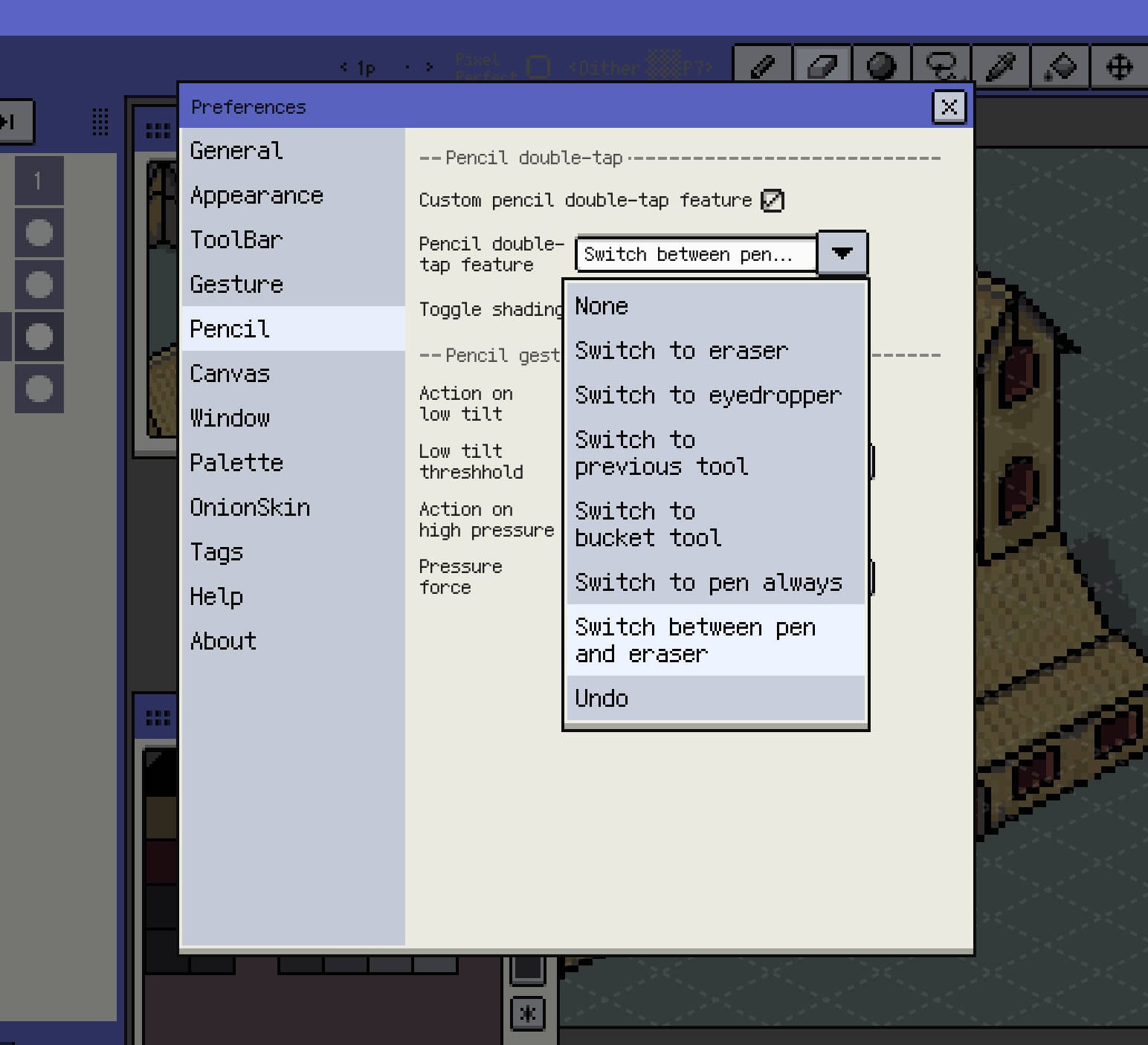Open the Palette preferences page
Image resolution: width=1148 pixels, height=1045 pixels.
tap(236, 462)
